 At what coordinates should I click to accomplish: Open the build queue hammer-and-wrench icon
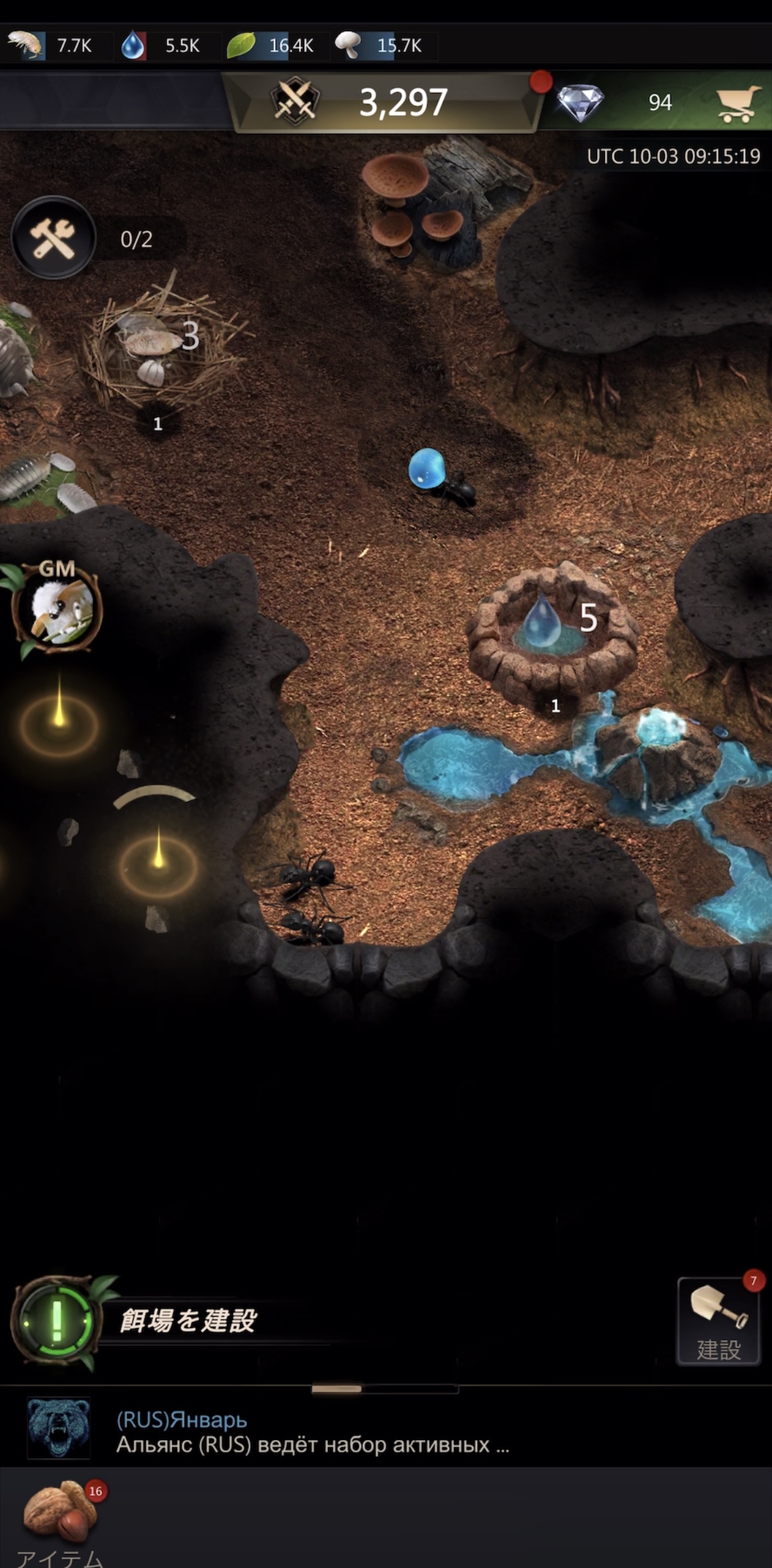pos(53,238)
